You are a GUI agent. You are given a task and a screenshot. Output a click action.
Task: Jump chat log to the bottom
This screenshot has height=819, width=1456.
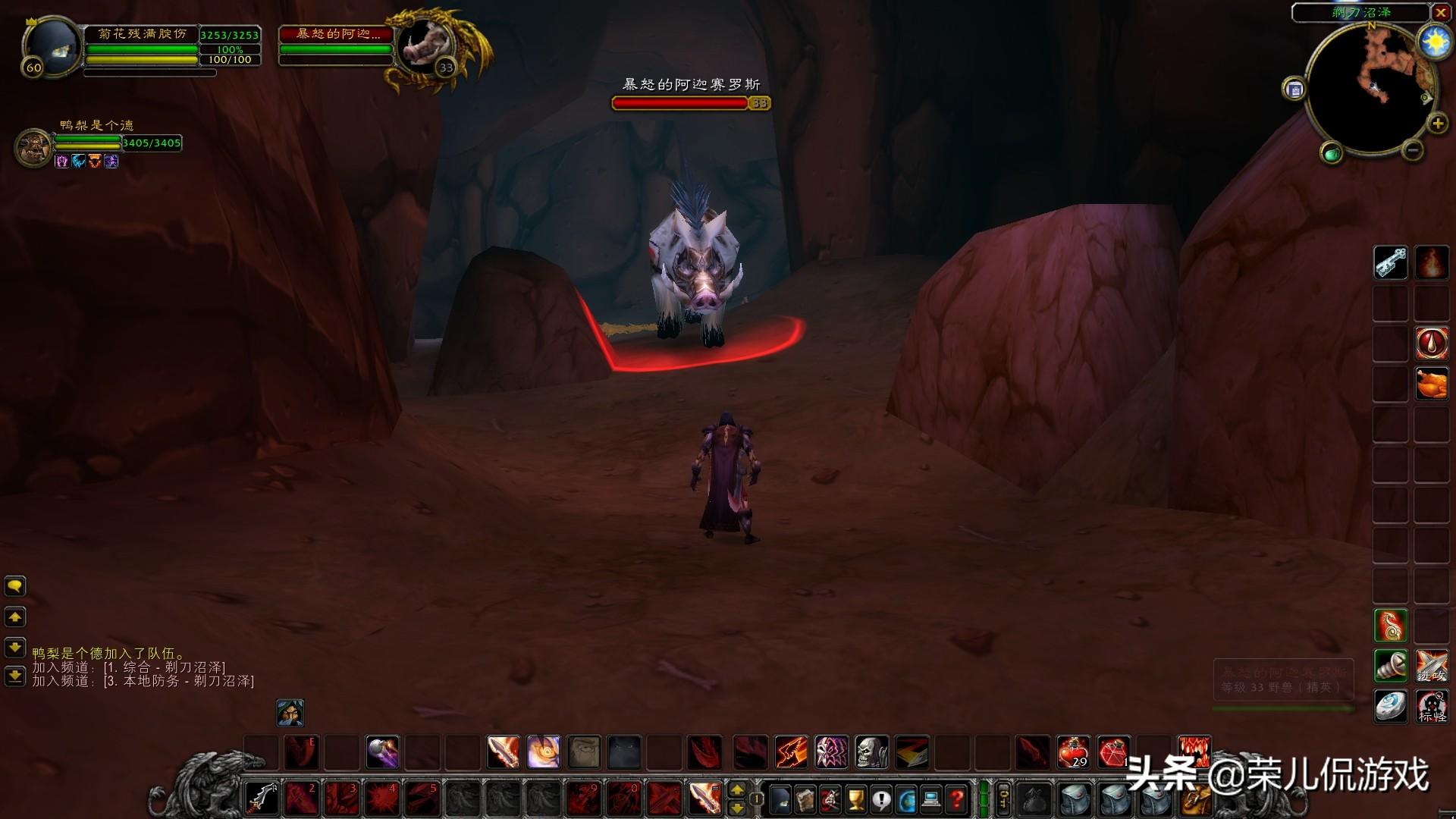[15, 675]
